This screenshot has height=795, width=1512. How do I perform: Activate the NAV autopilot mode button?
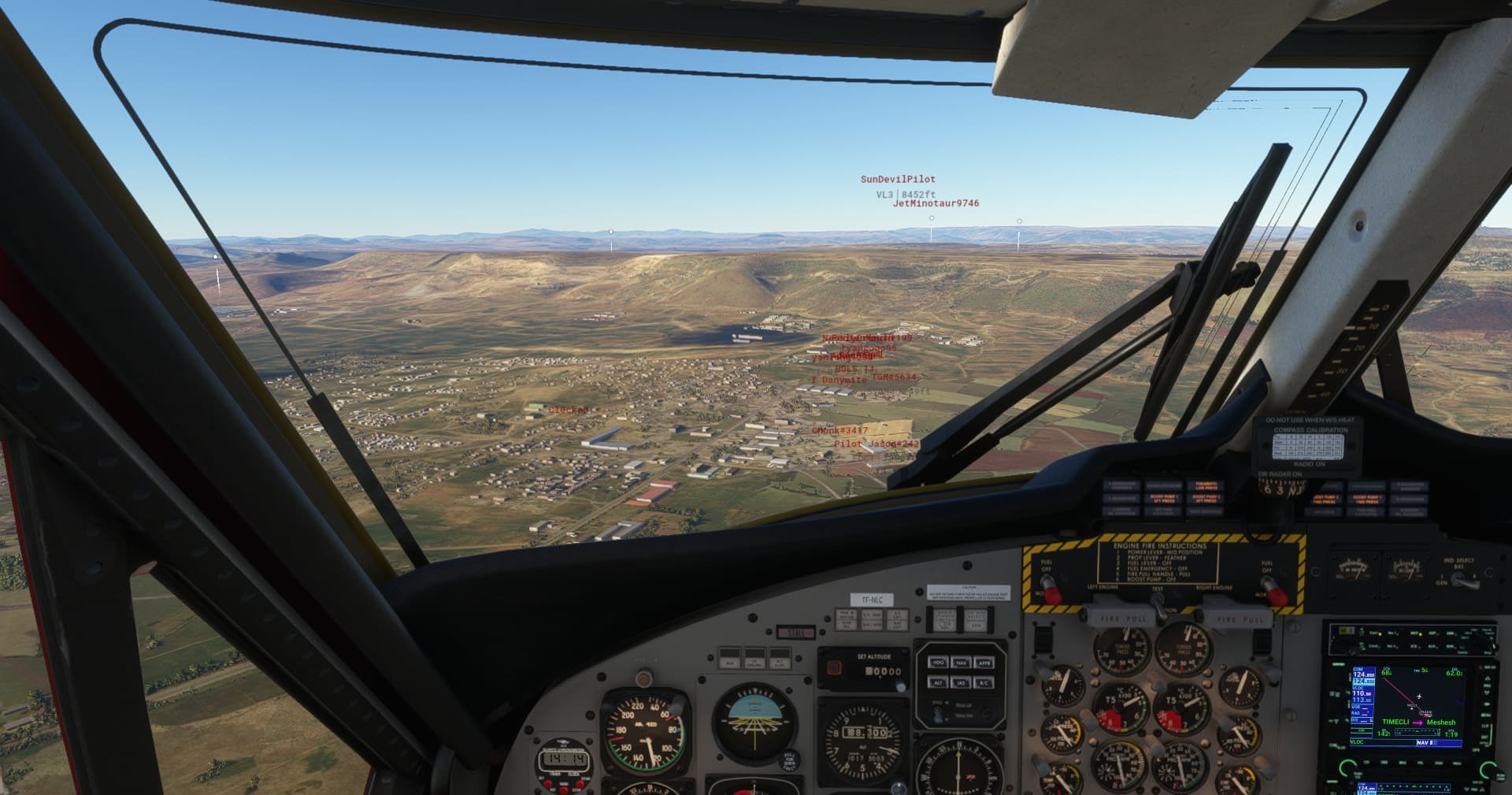pos(962,663)
